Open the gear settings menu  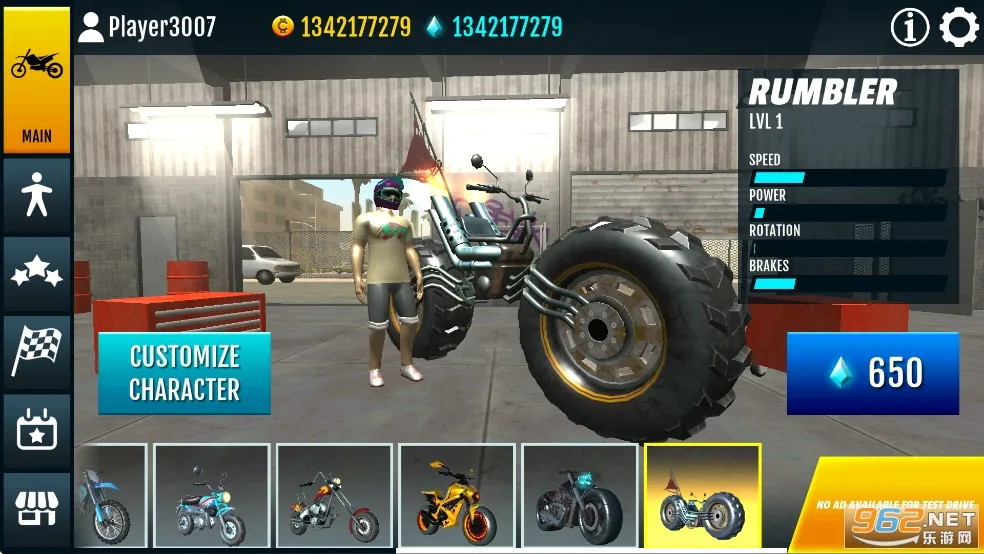(x=959, y=28)
